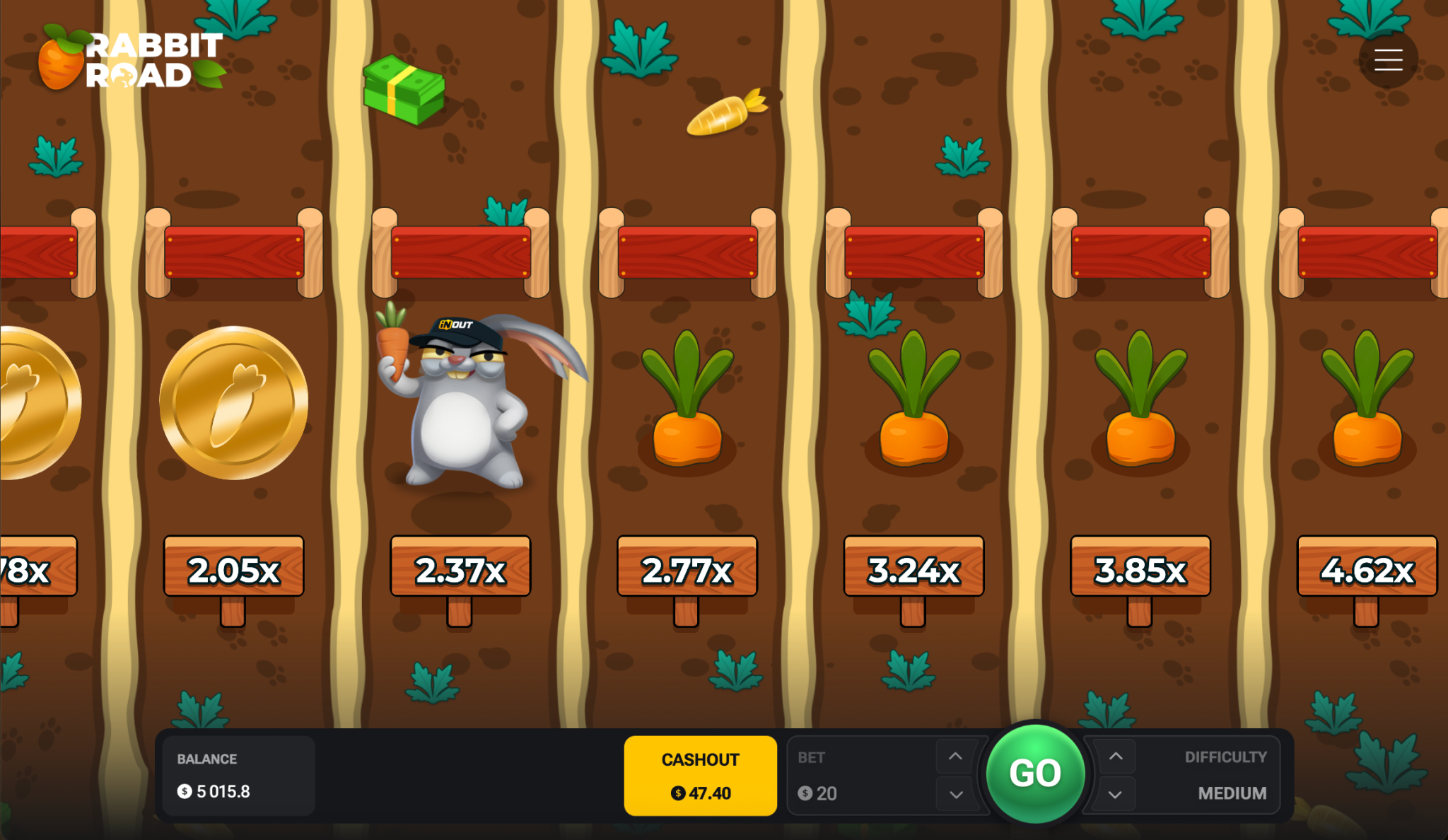Decrease the bet with the down arrow
The width and height of the screenshot is (1448, 840).
(956, 794)
